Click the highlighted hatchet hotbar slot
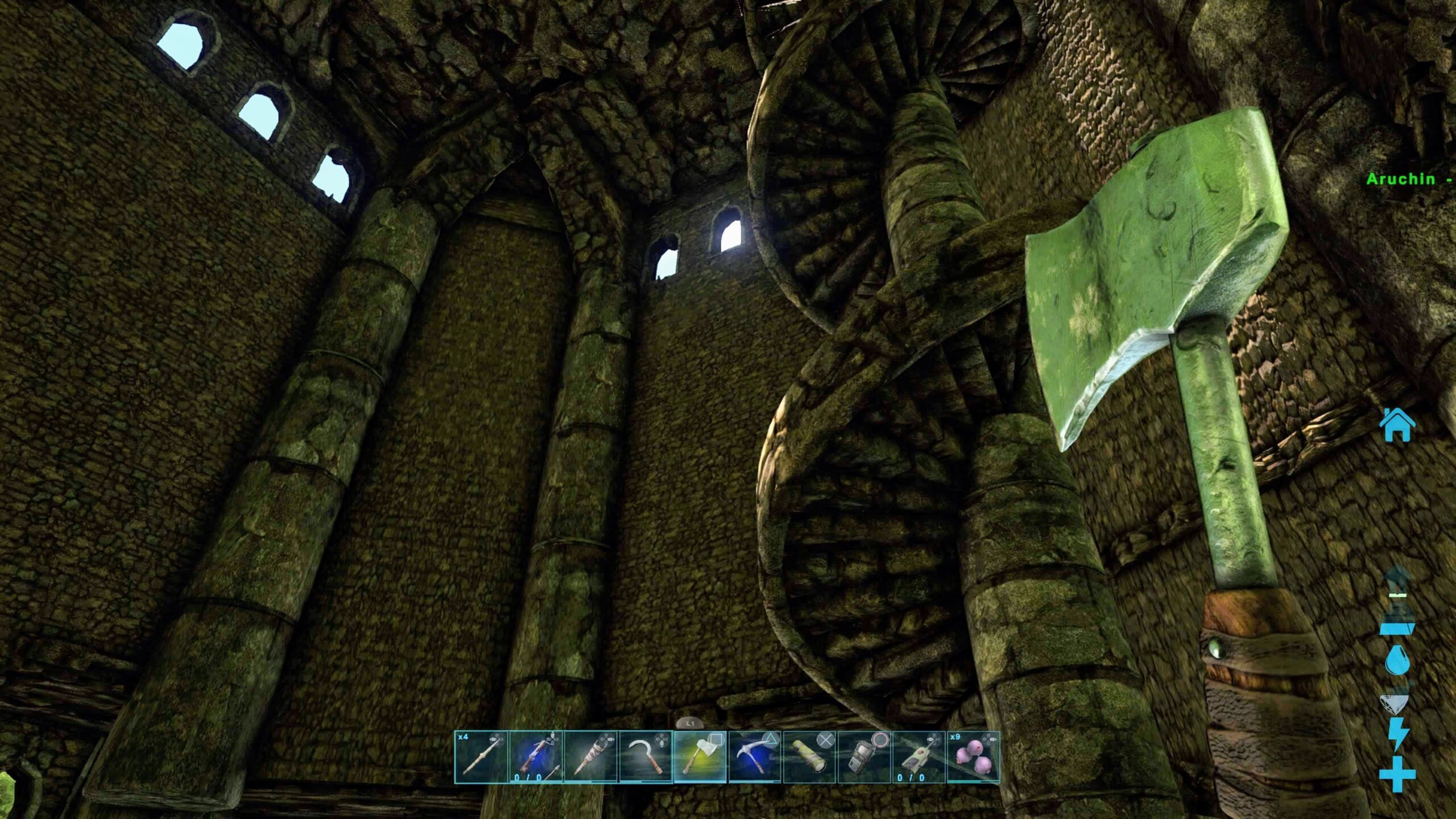Image resolution: width=1456 pixels, height=819 pixels. point(700,757)
